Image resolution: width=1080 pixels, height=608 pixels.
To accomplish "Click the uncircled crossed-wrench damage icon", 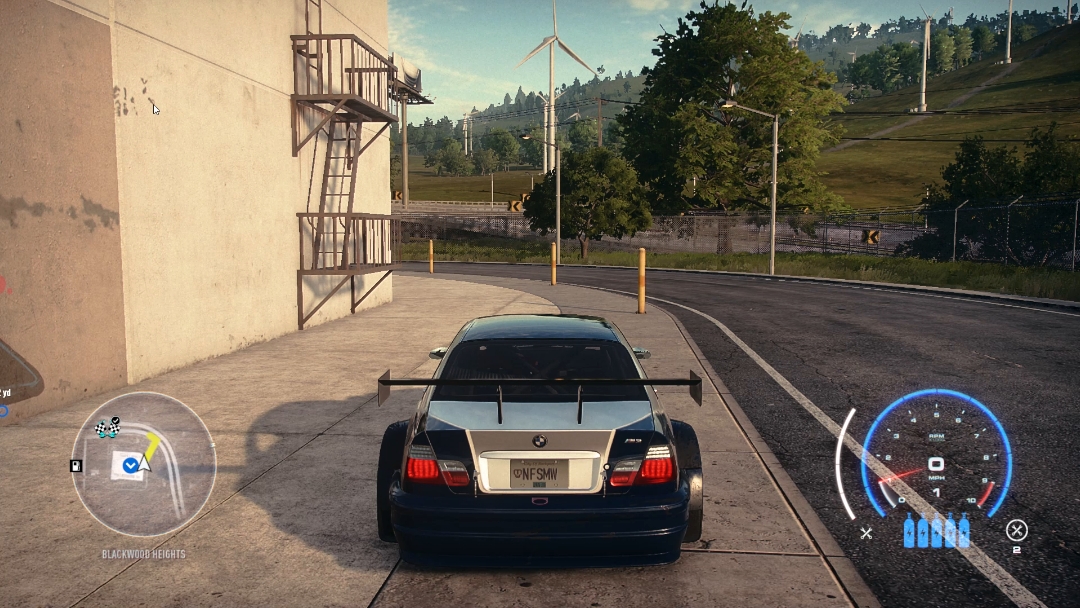I will [x=866, y=533].
